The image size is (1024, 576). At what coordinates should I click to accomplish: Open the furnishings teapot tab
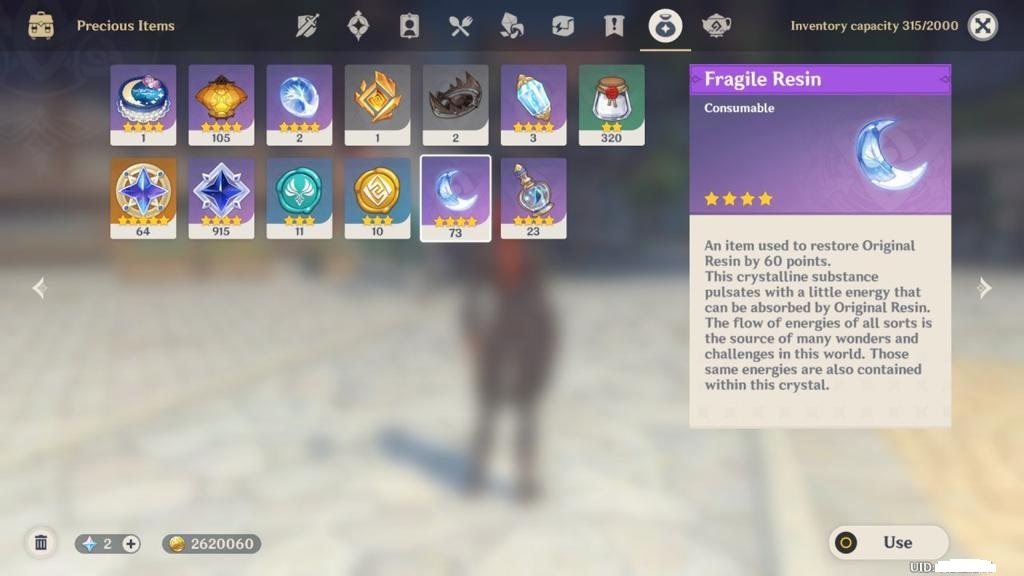tap(716, 26)
